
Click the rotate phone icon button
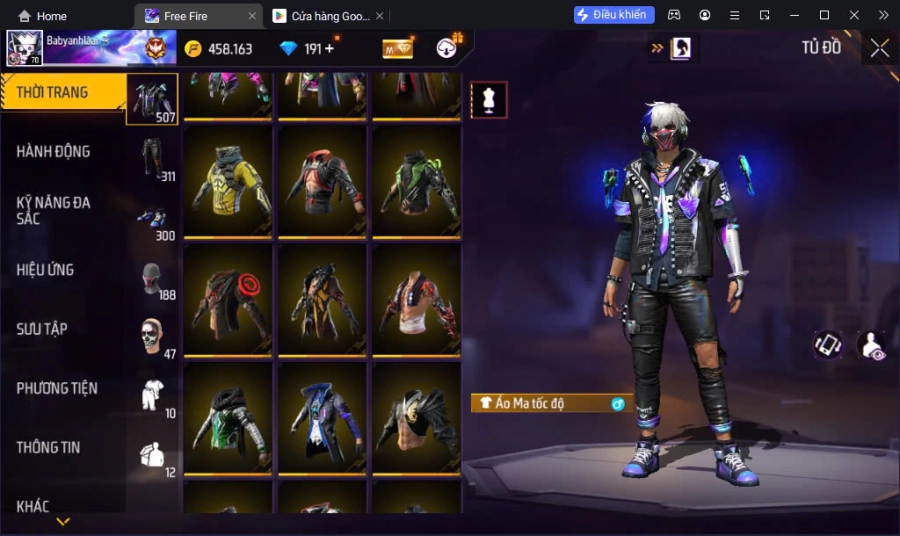[x=827, y=345]
